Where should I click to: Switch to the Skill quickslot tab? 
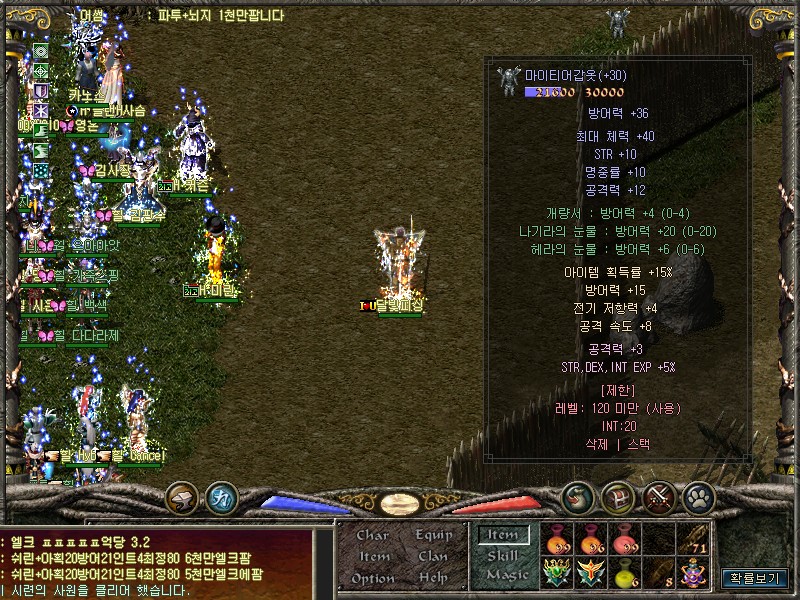(504, 556)
